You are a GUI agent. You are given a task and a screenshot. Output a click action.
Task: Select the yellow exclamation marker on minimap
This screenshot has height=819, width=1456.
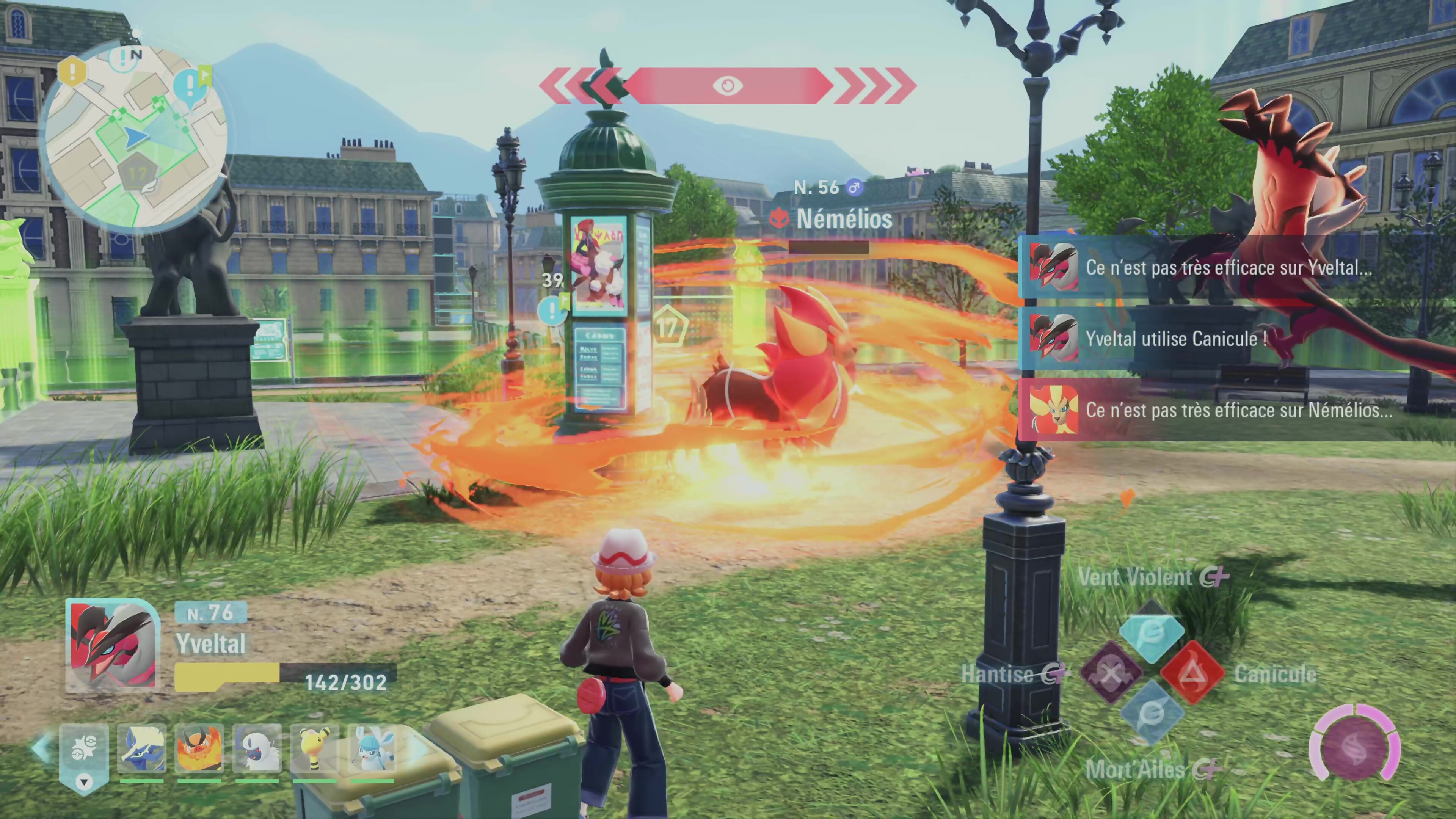click(x=72, y=72)
